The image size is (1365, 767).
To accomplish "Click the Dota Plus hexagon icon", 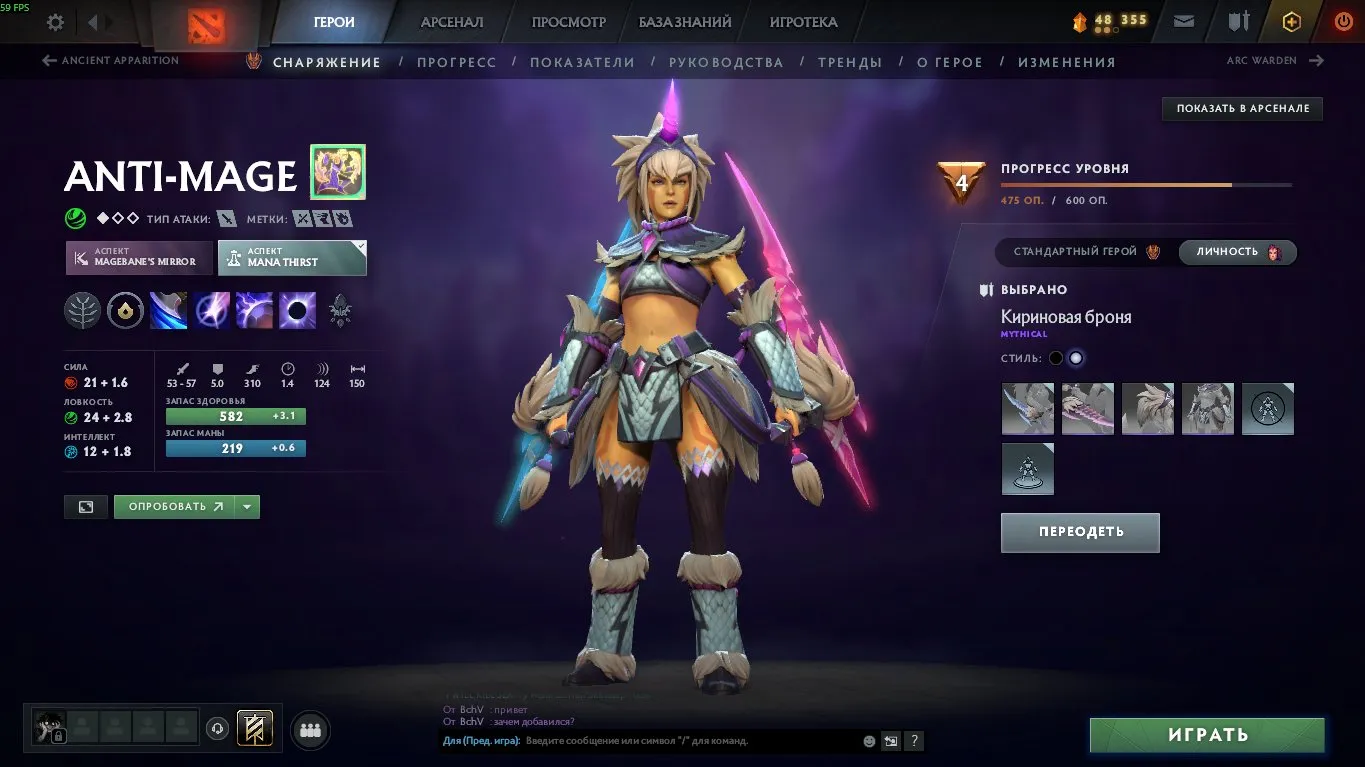I will click(1291, 20).
